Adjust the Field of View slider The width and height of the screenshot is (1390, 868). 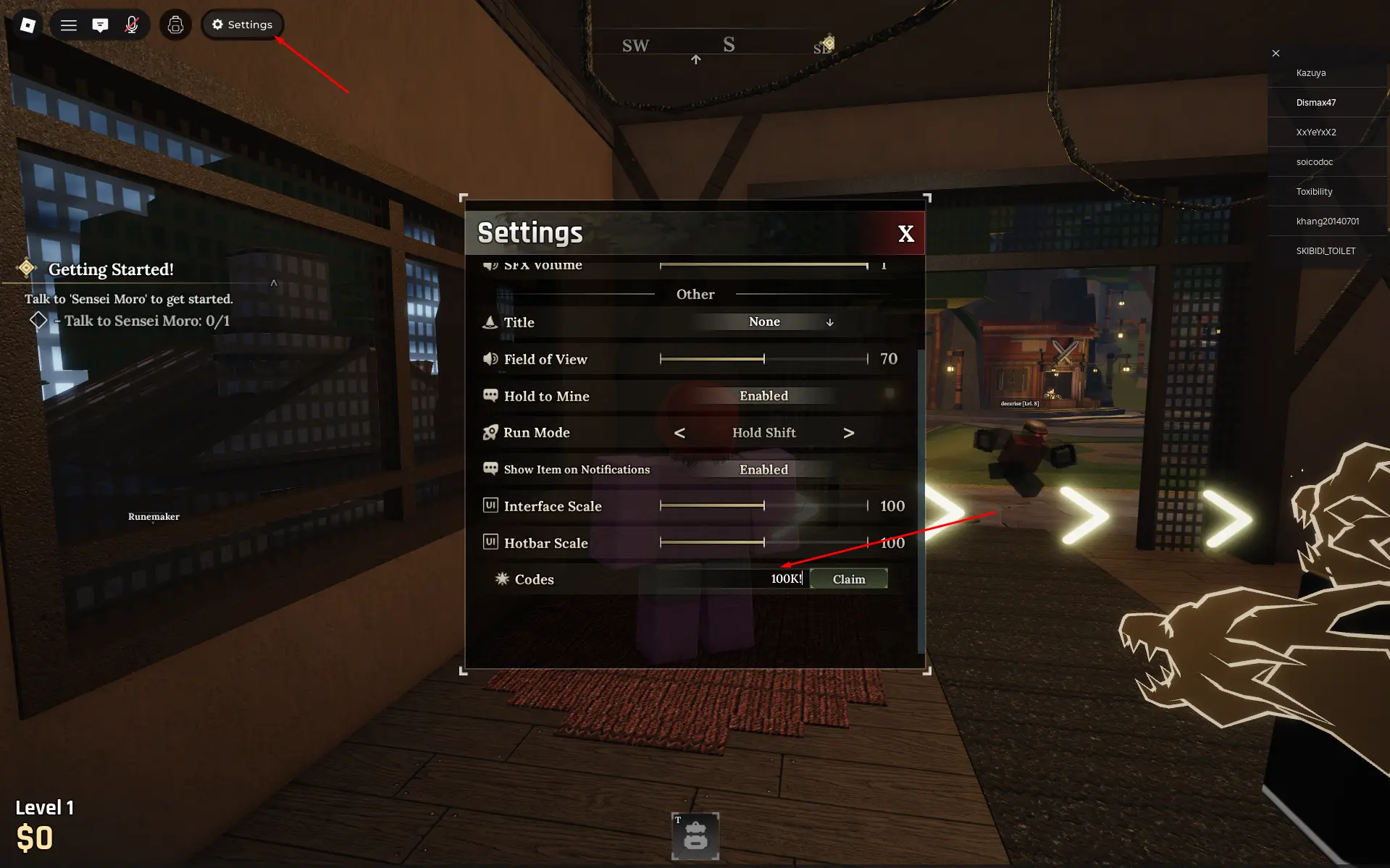pyautogui.click(x=764, y=358)
